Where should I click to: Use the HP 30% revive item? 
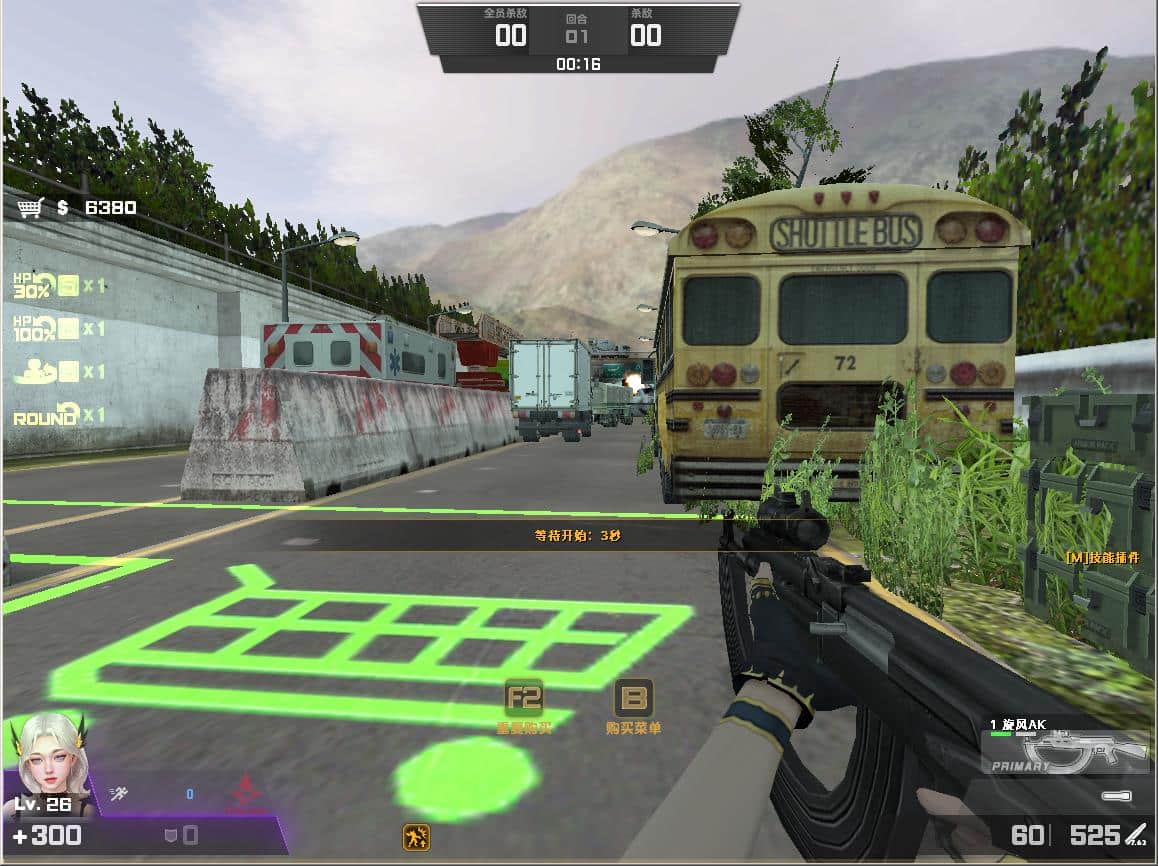(68, 286)
